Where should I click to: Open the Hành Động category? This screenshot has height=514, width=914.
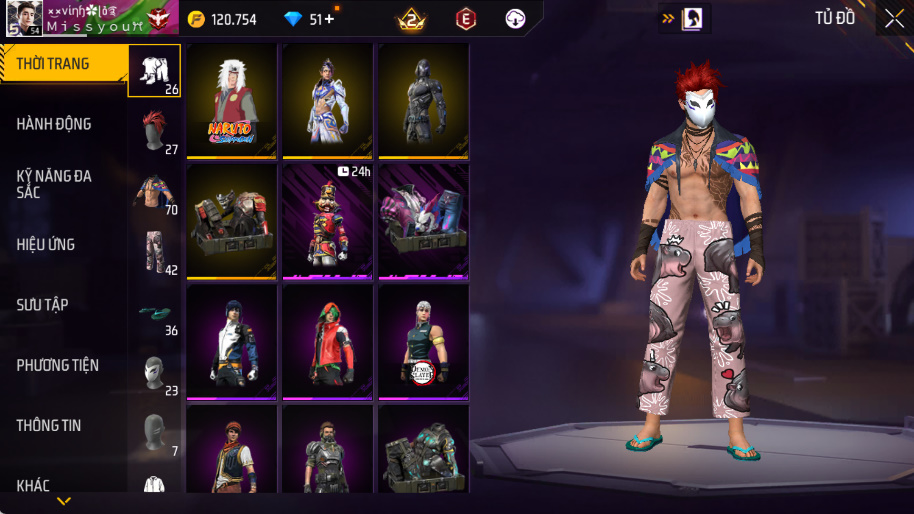pos(55,124)
